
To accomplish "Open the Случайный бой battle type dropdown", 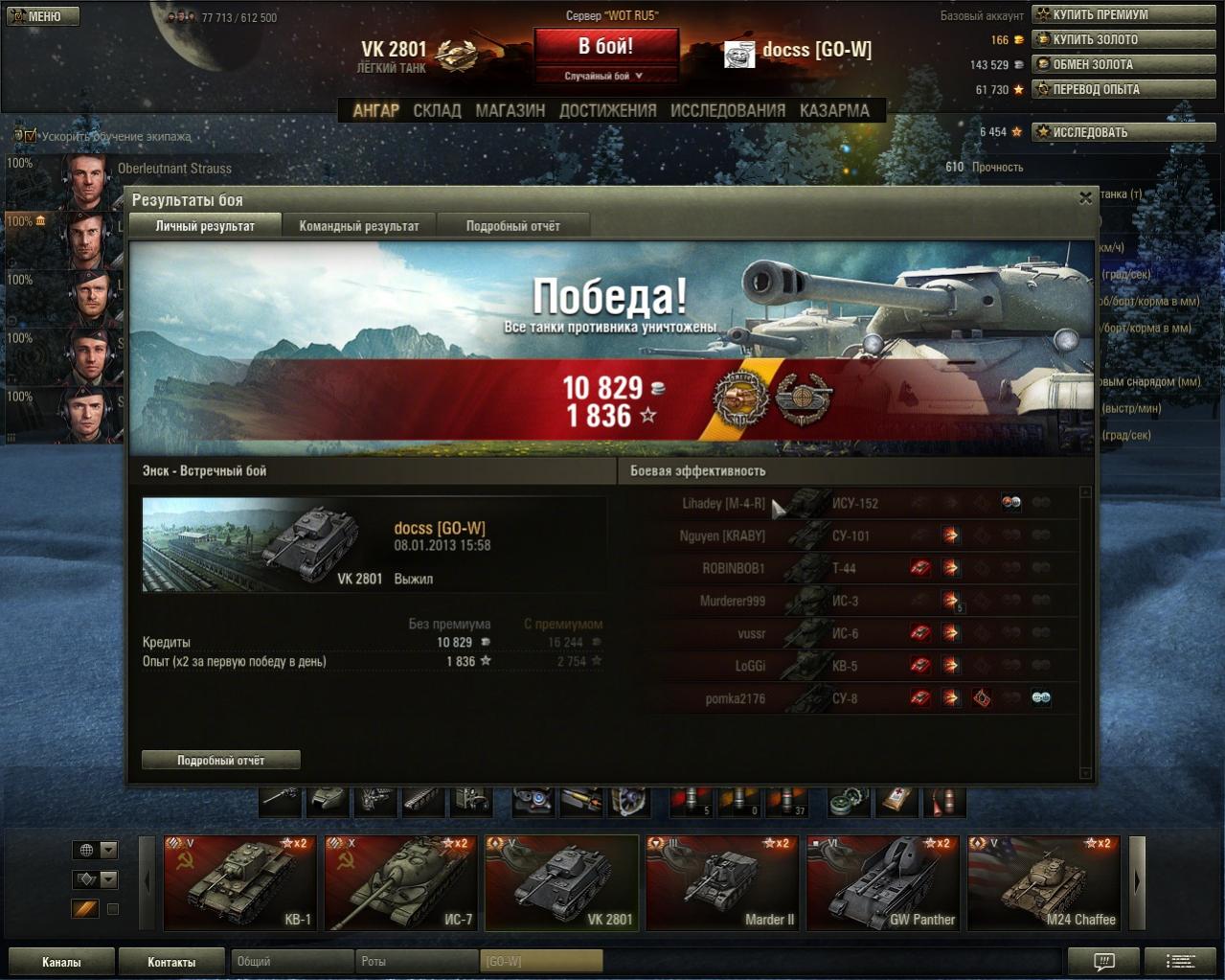I will 605,76.
